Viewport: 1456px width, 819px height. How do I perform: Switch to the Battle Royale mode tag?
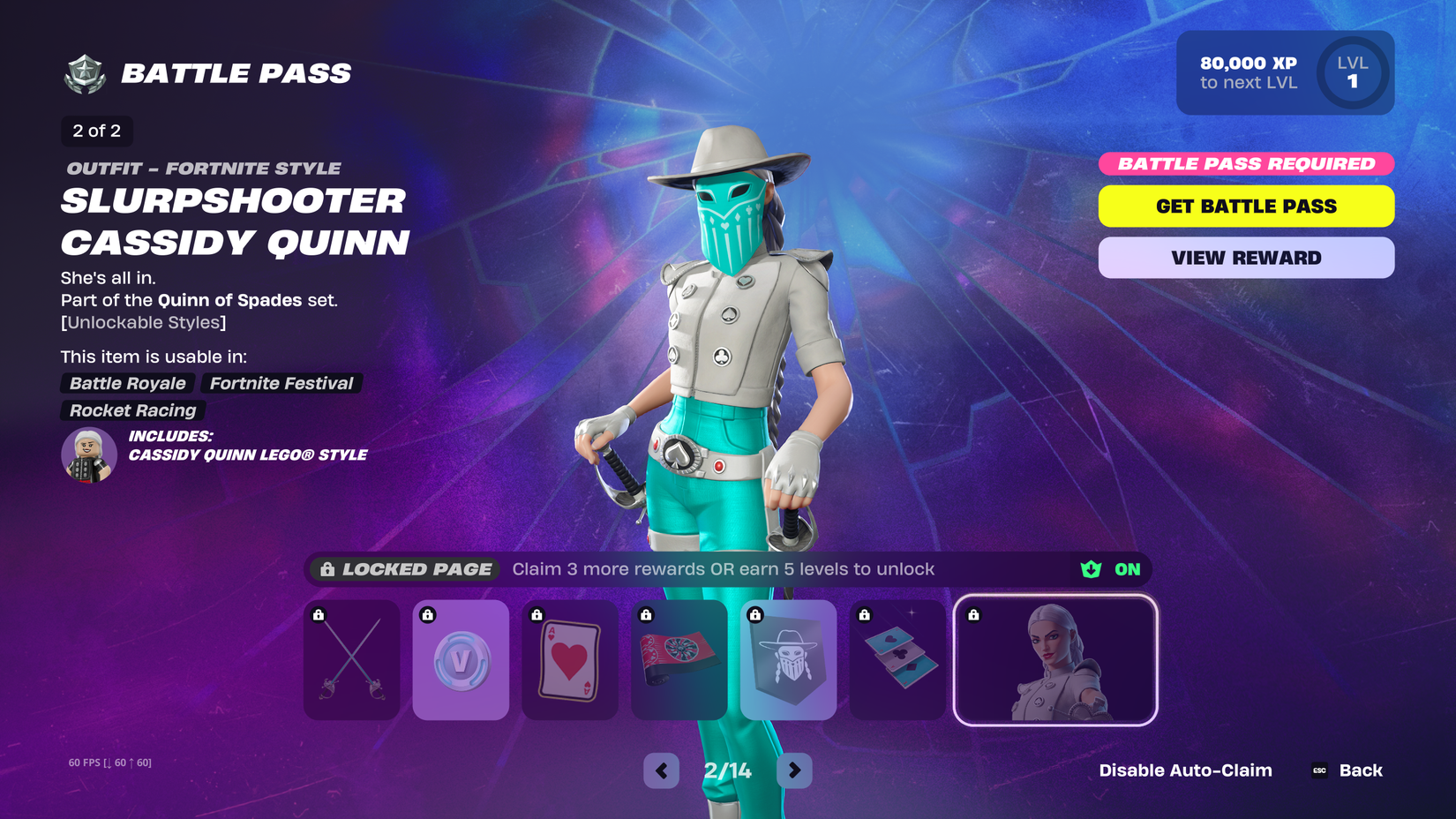point(126,383)
